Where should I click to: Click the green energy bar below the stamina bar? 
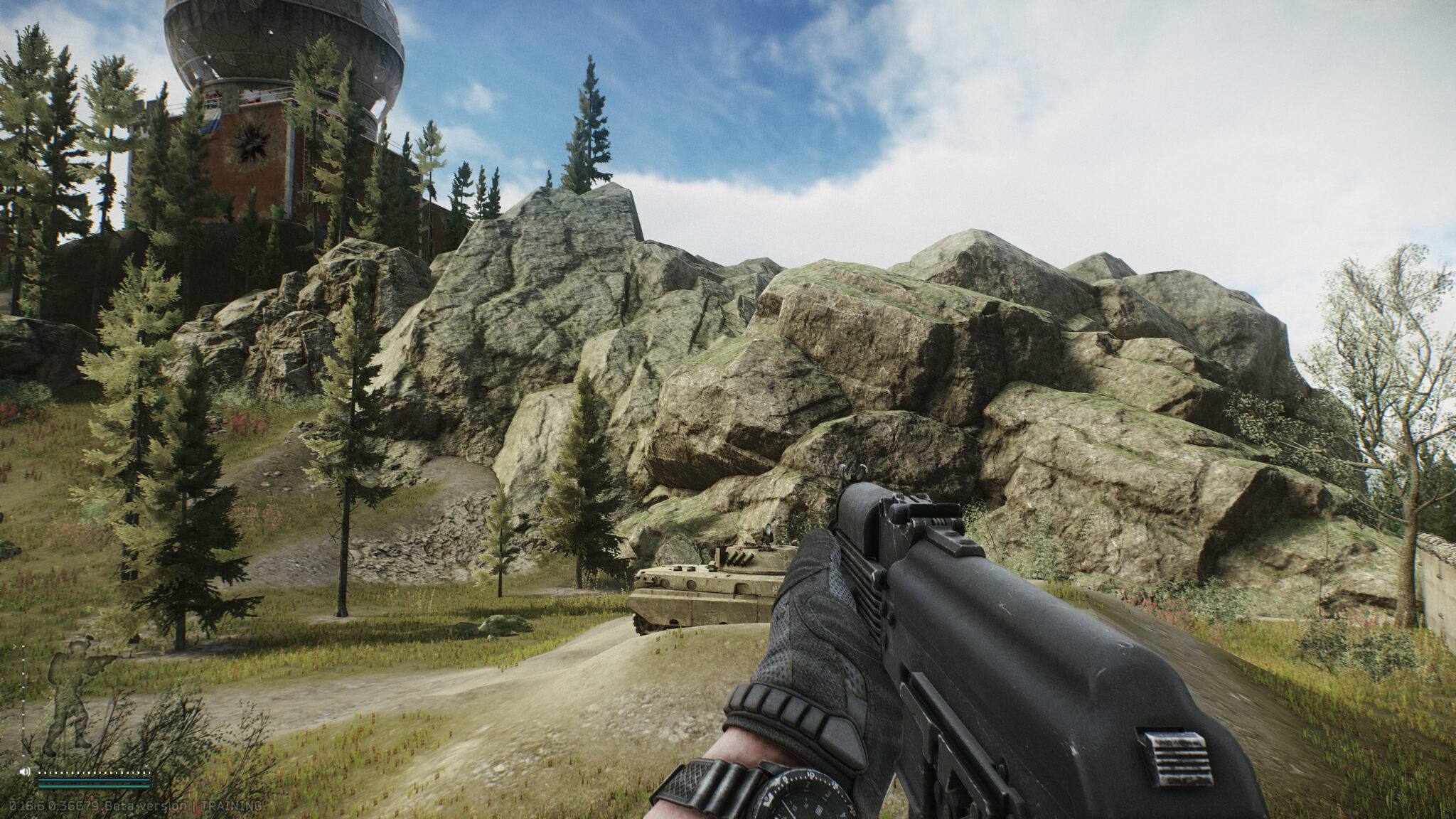pyautogui.click(x=92, y=787)
